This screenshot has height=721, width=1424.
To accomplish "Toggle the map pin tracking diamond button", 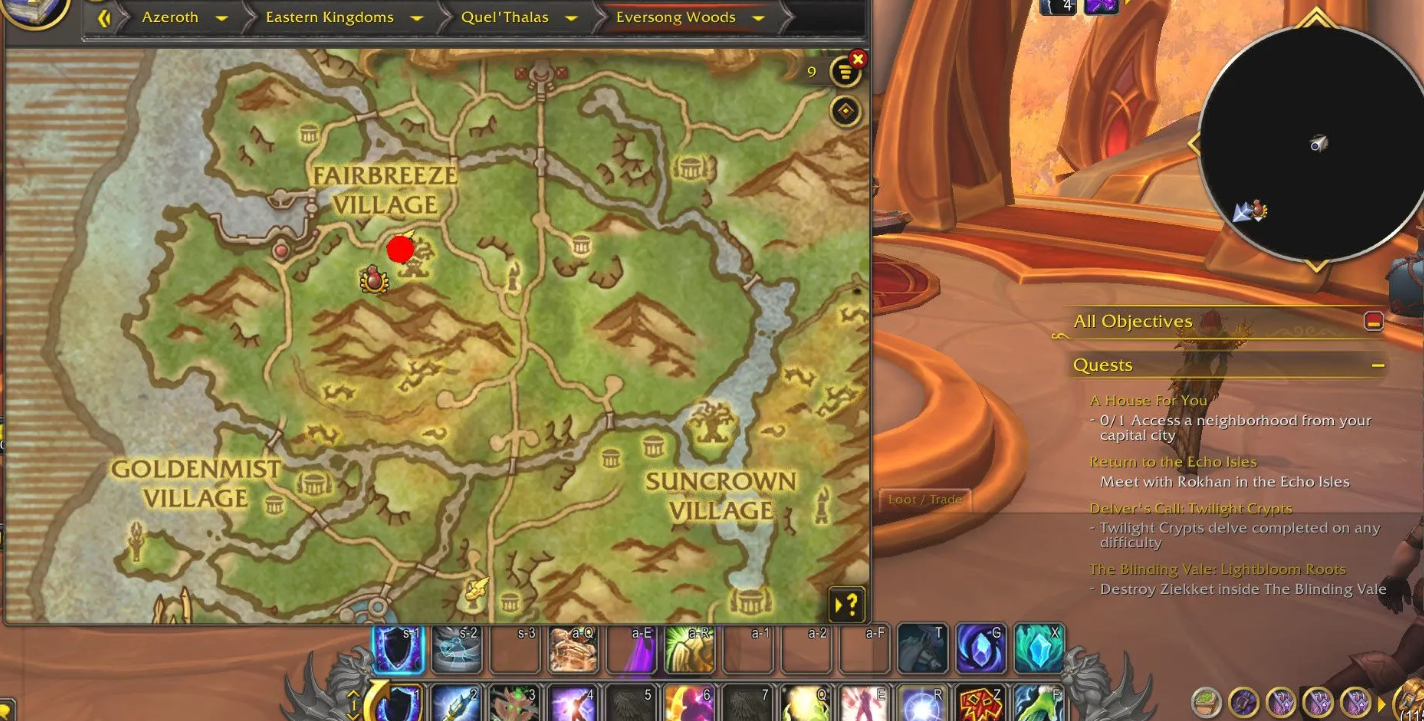I will point(845,111).
